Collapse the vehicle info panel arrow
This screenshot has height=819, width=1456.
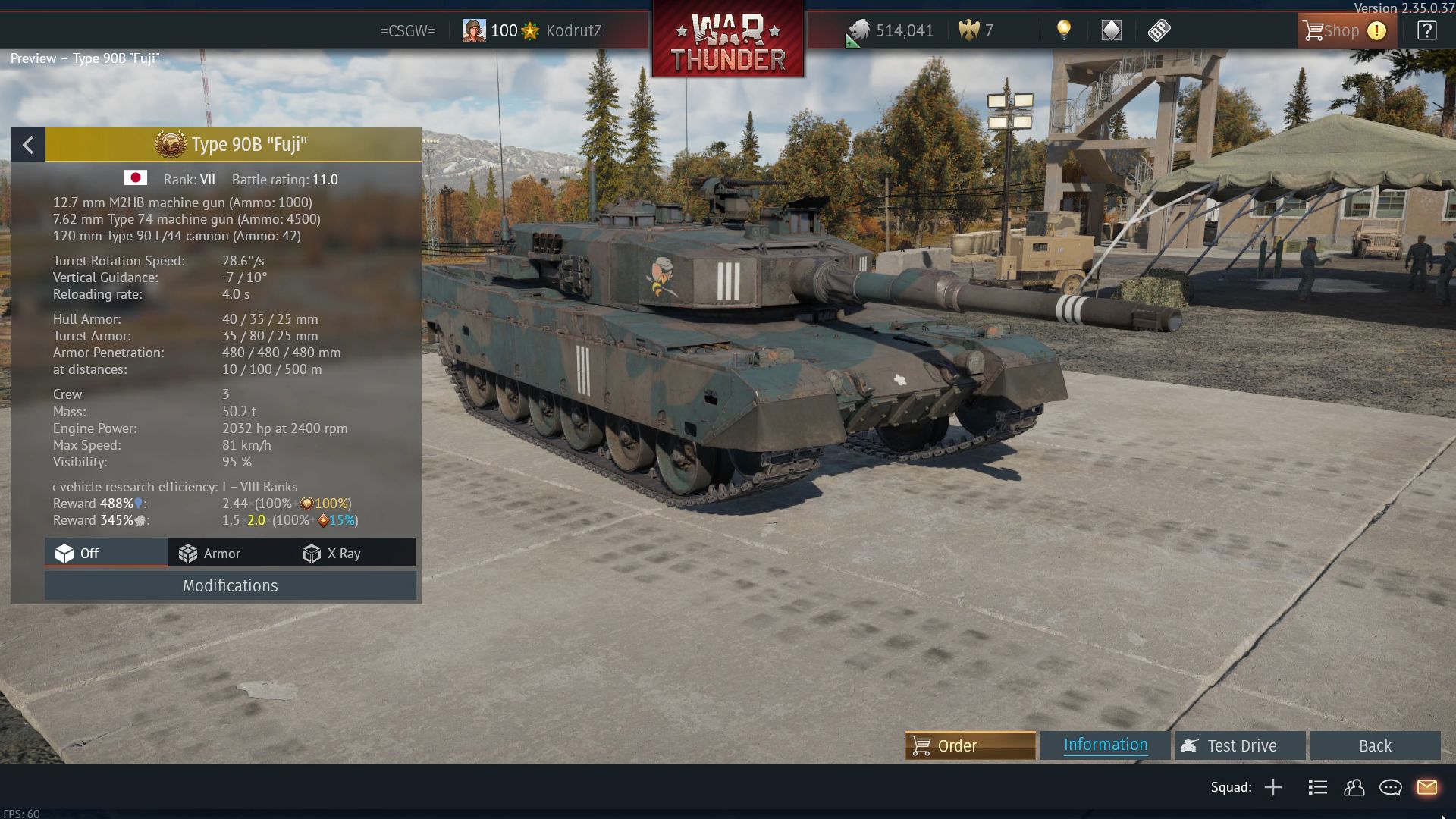pos(28,145)
